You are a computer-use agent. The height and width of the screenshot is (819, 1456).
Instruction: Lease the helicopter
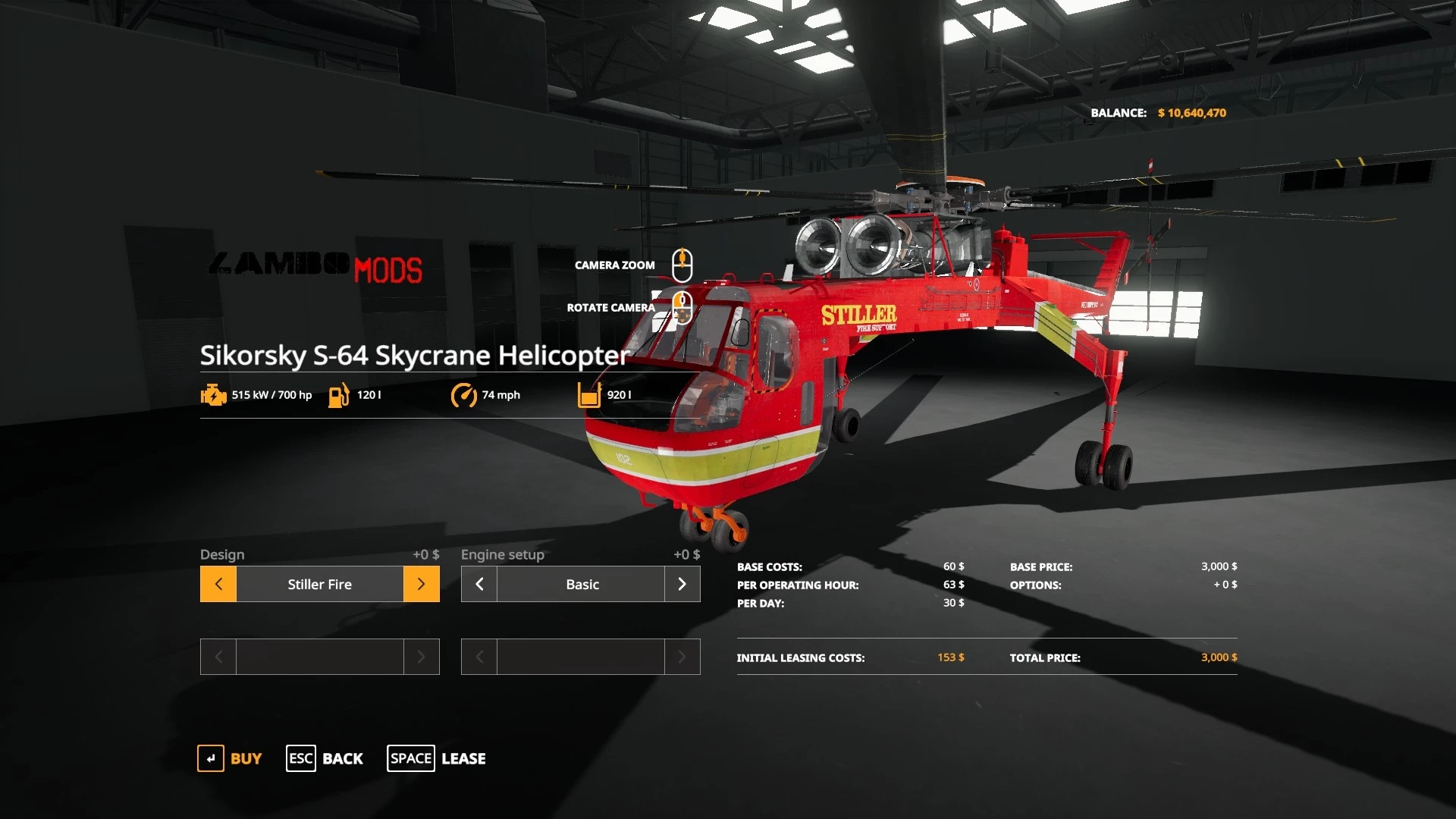click(x=437, y=758)
